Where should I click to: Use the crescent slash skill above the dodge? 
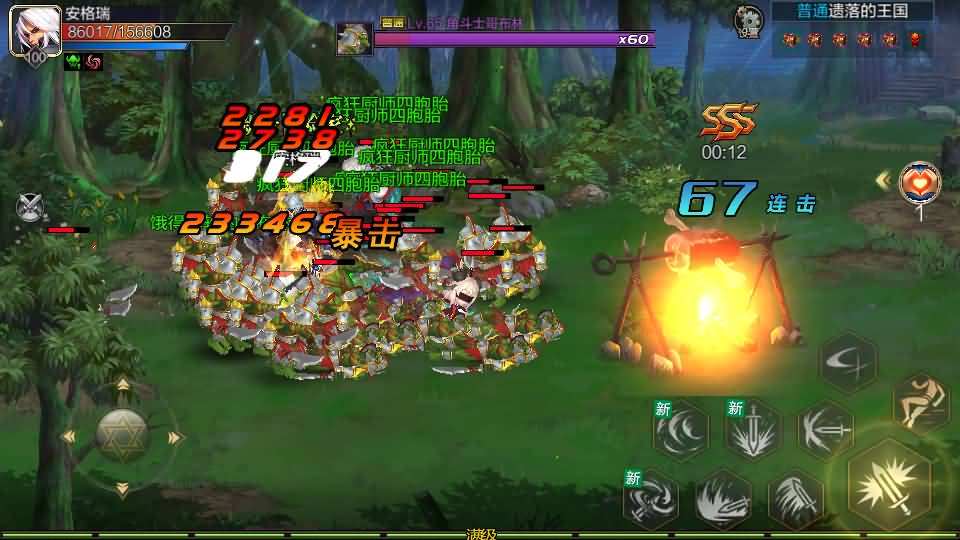tap(847, 362)
